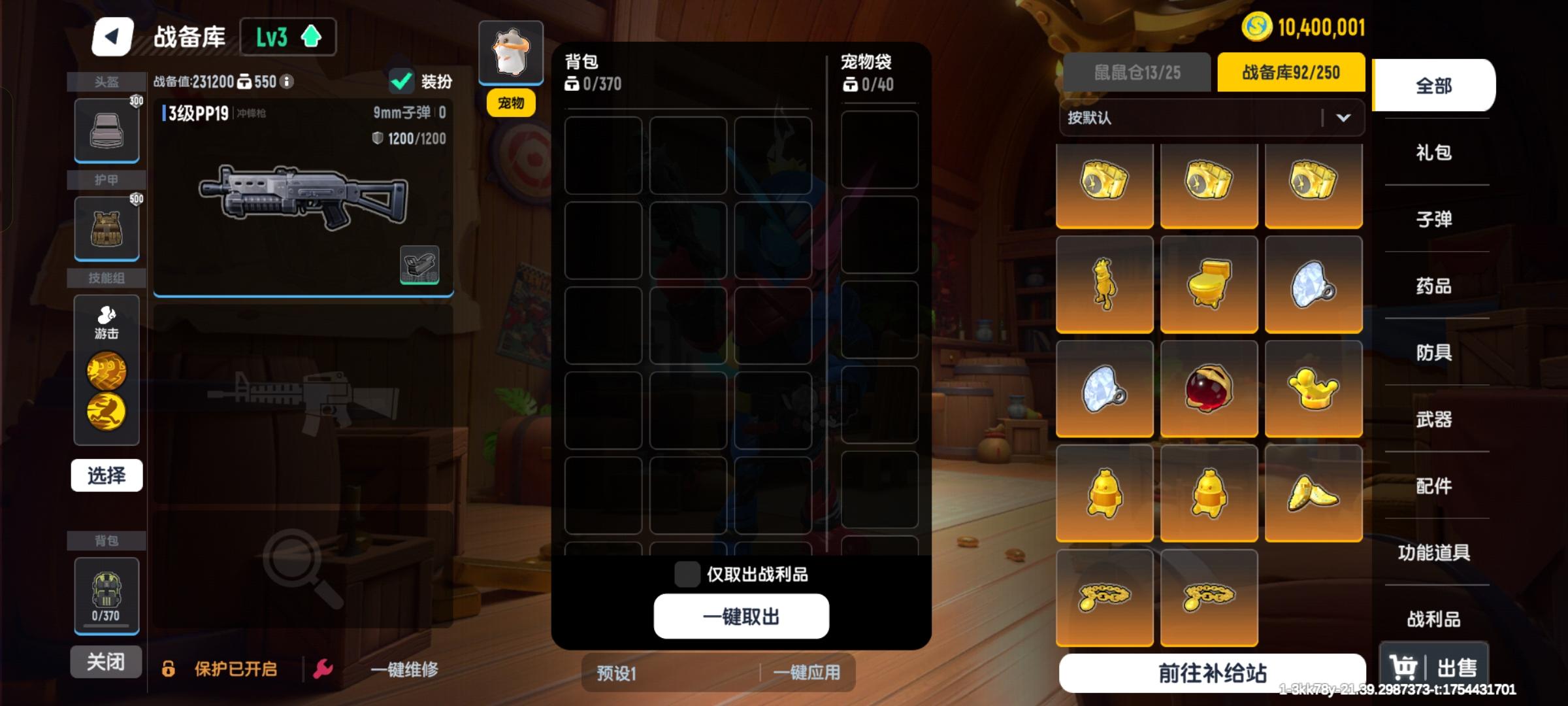
Task: Open the backpack slot icon
Action: [106, 592]
